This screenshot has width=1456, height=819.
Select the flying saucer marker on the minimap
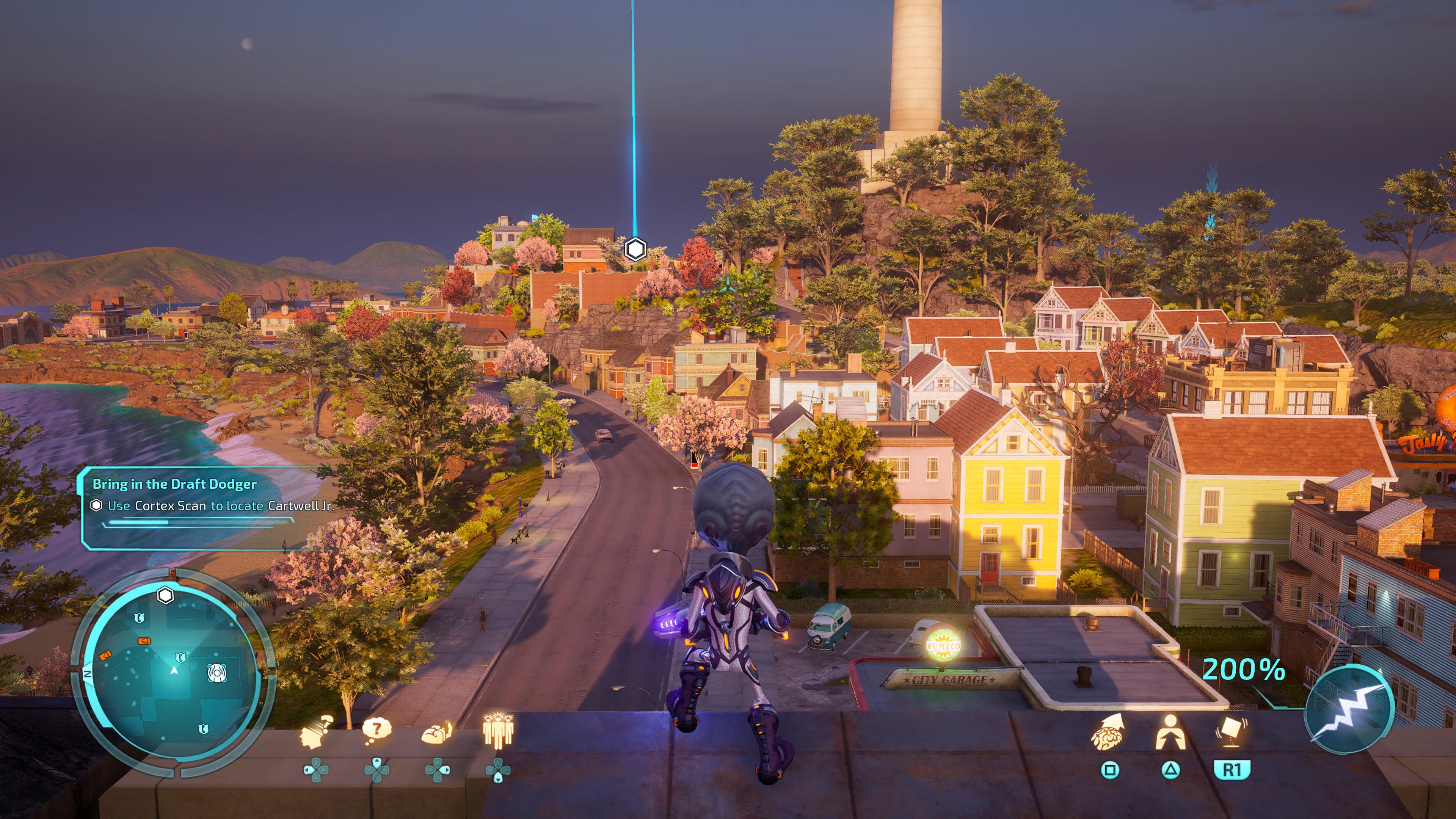217,673
